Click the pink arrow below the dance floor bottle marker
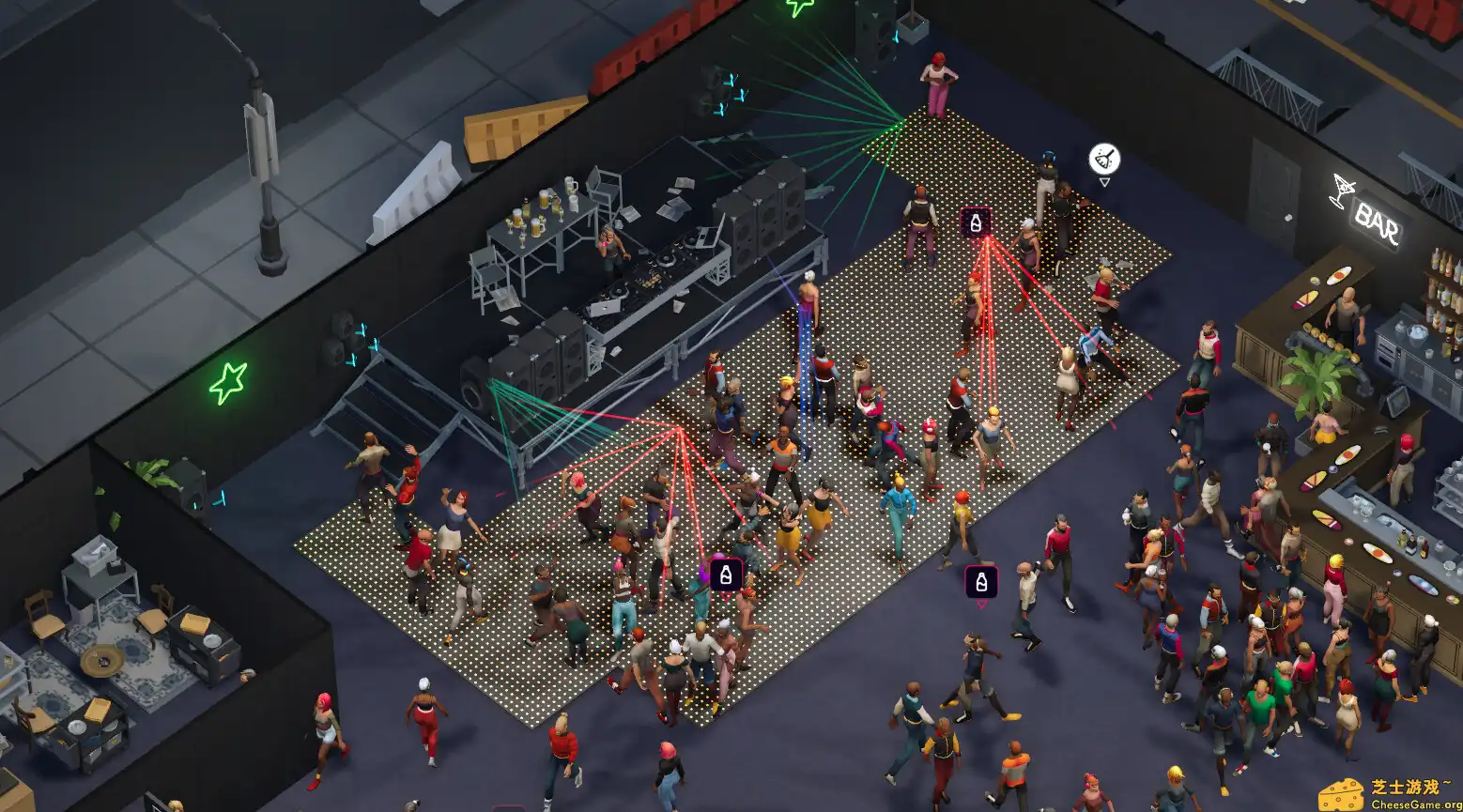This screenshot has height=812, width=1463. [x=726, y=595]
